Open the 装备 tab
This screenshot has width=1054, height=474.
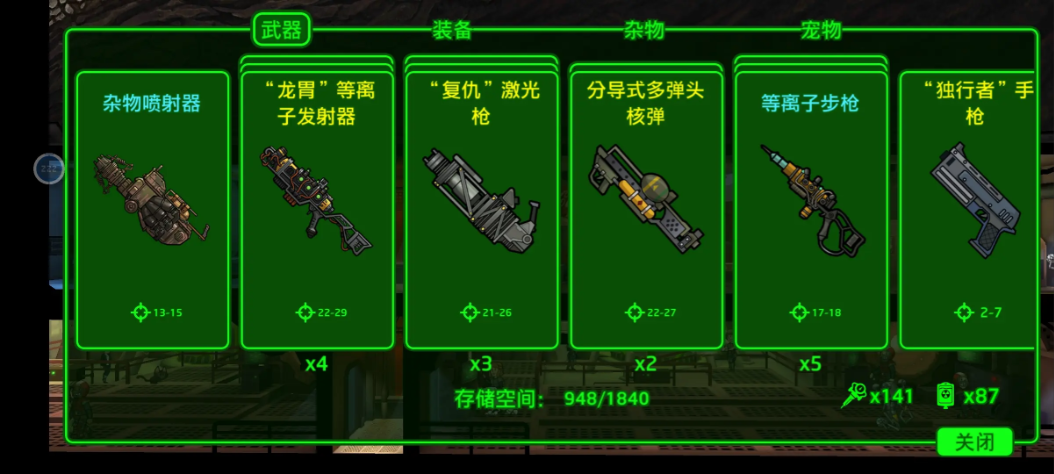click(x=452, y=30)
